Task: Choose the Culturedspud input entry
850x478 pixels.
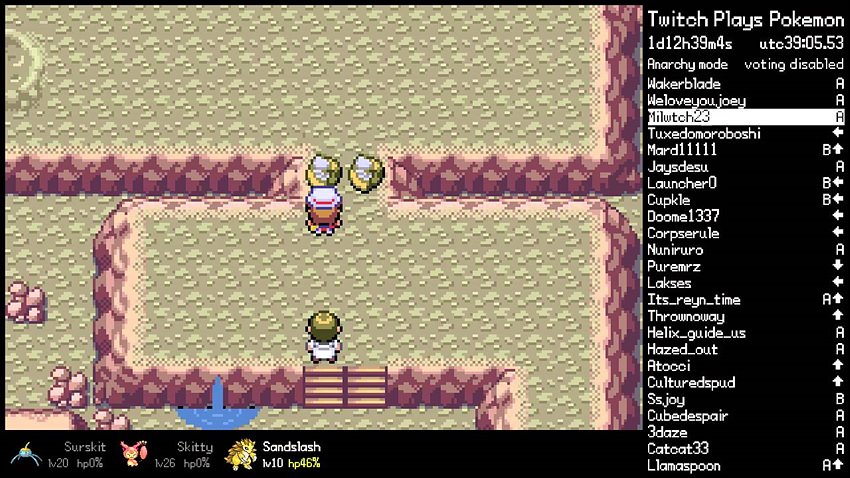Action: click(745, 383)
